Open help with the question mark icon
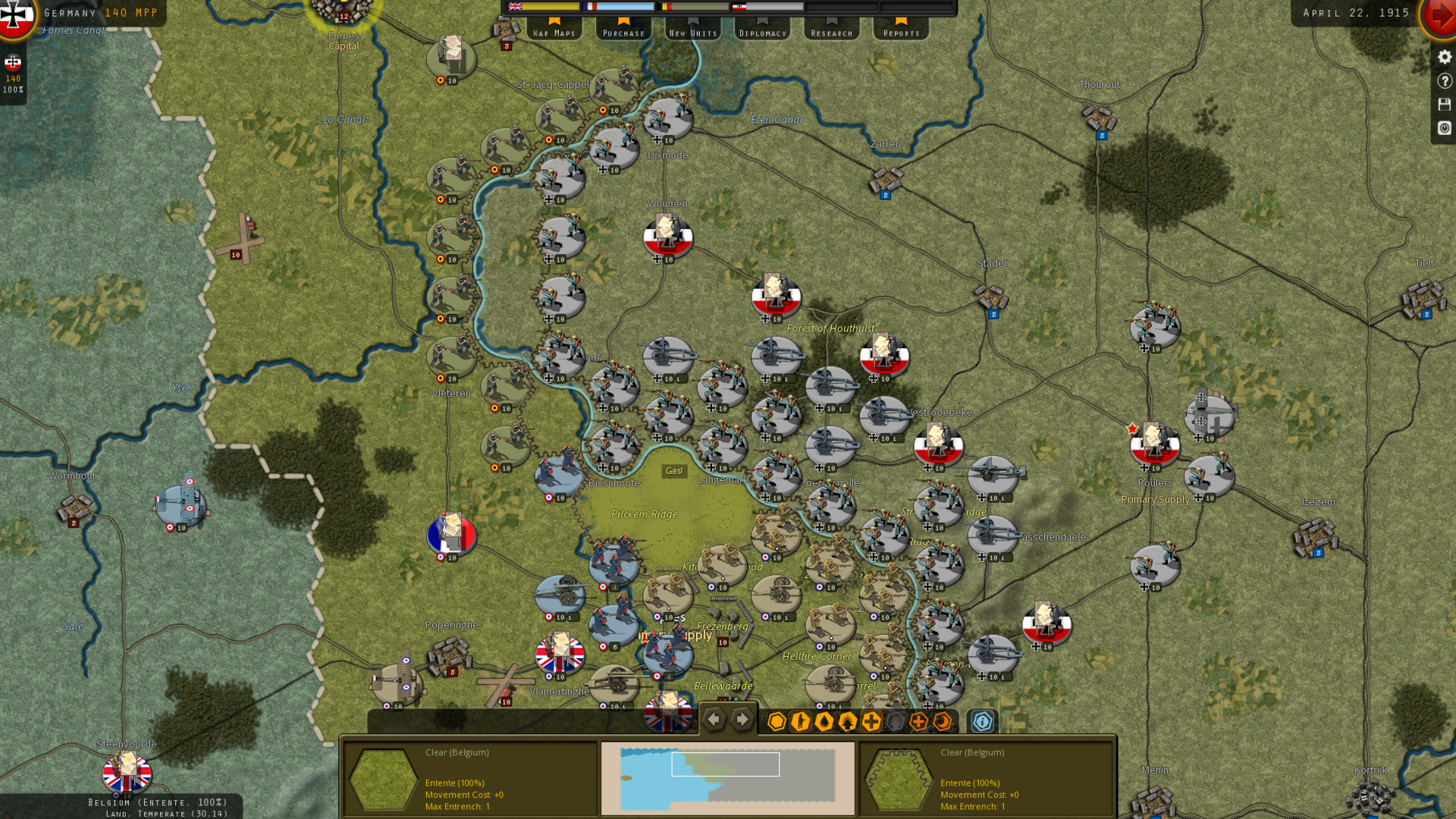 coord(1444,80)
